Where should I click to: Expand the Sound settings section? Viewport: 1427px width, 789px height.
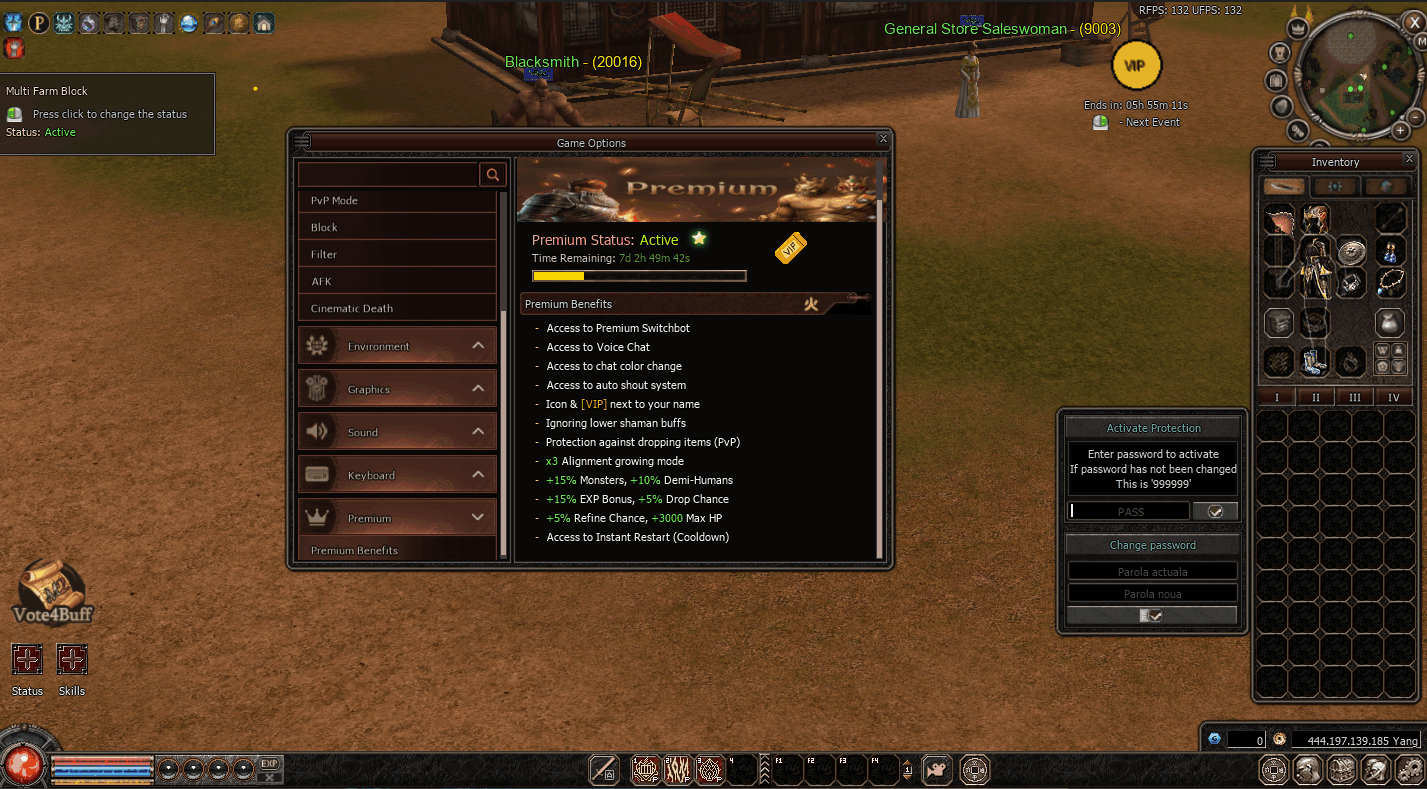click(397, 431)
